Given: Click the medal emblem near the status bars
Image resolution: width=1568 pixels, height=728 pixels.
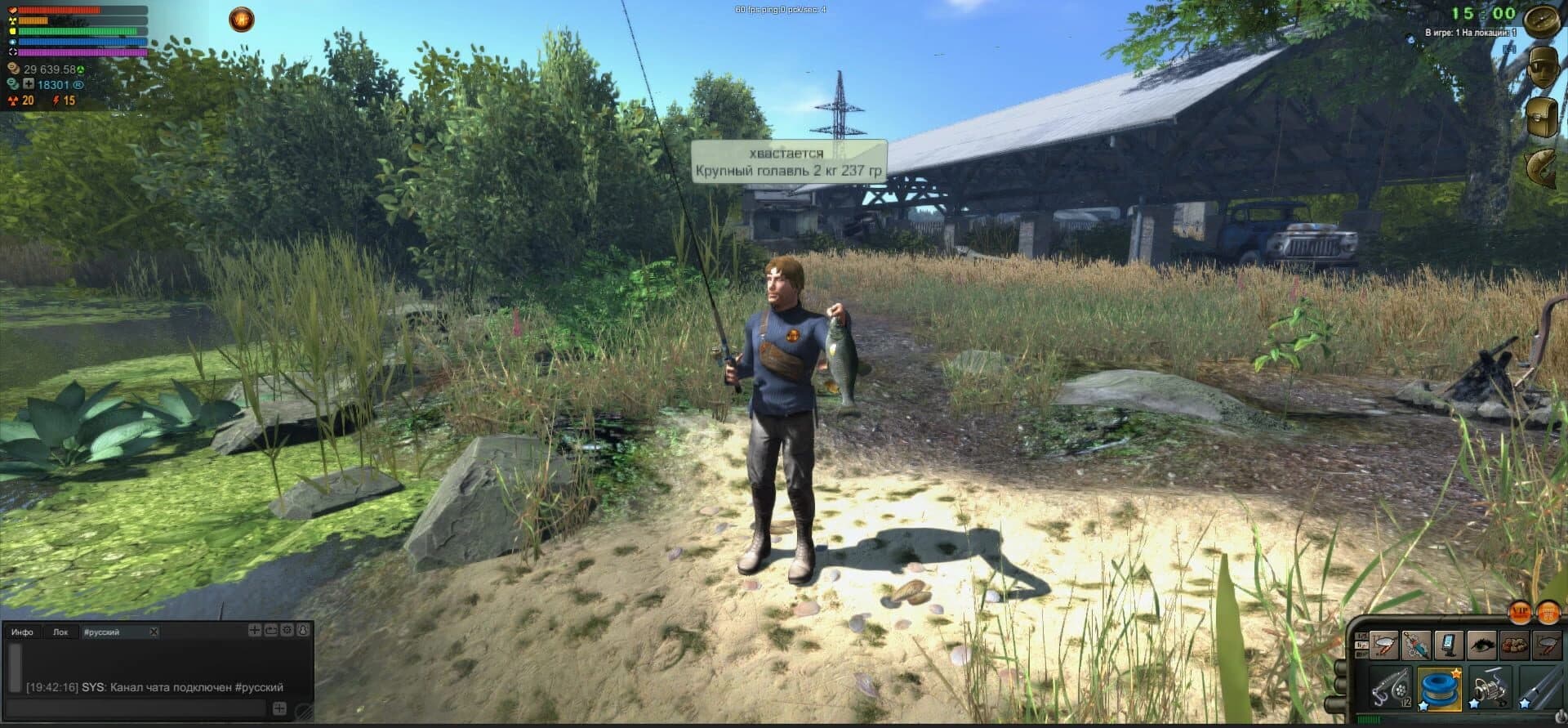Looking at the screenshot, I should pos(241,19).
